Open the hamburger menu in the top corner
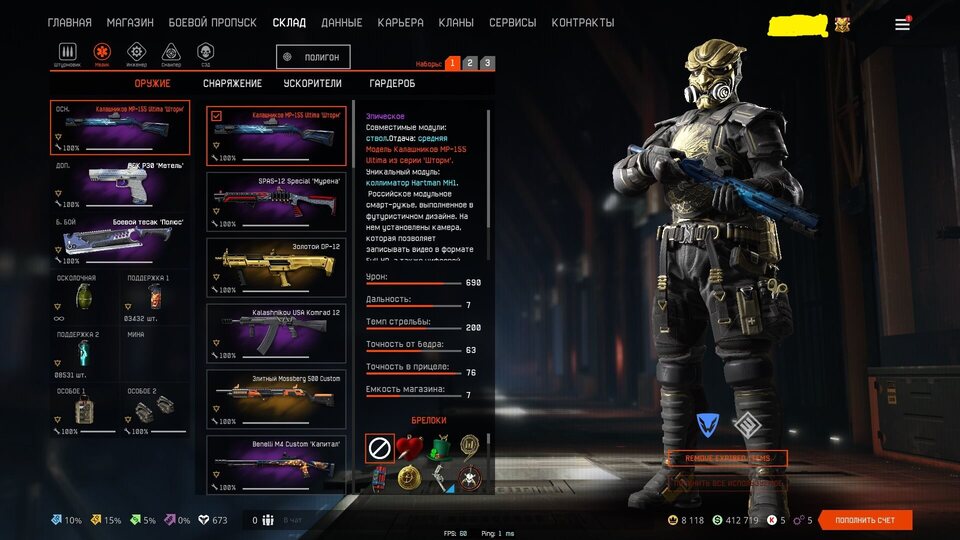 pos(902,24)
